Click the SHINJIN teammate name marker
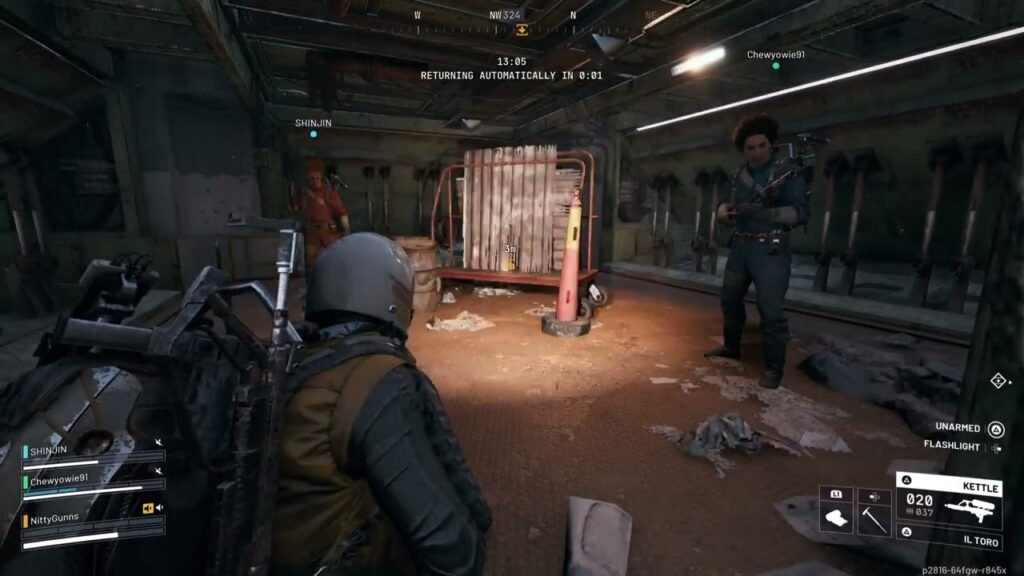This screenshot has height=576, width=1024. (313, 123)
